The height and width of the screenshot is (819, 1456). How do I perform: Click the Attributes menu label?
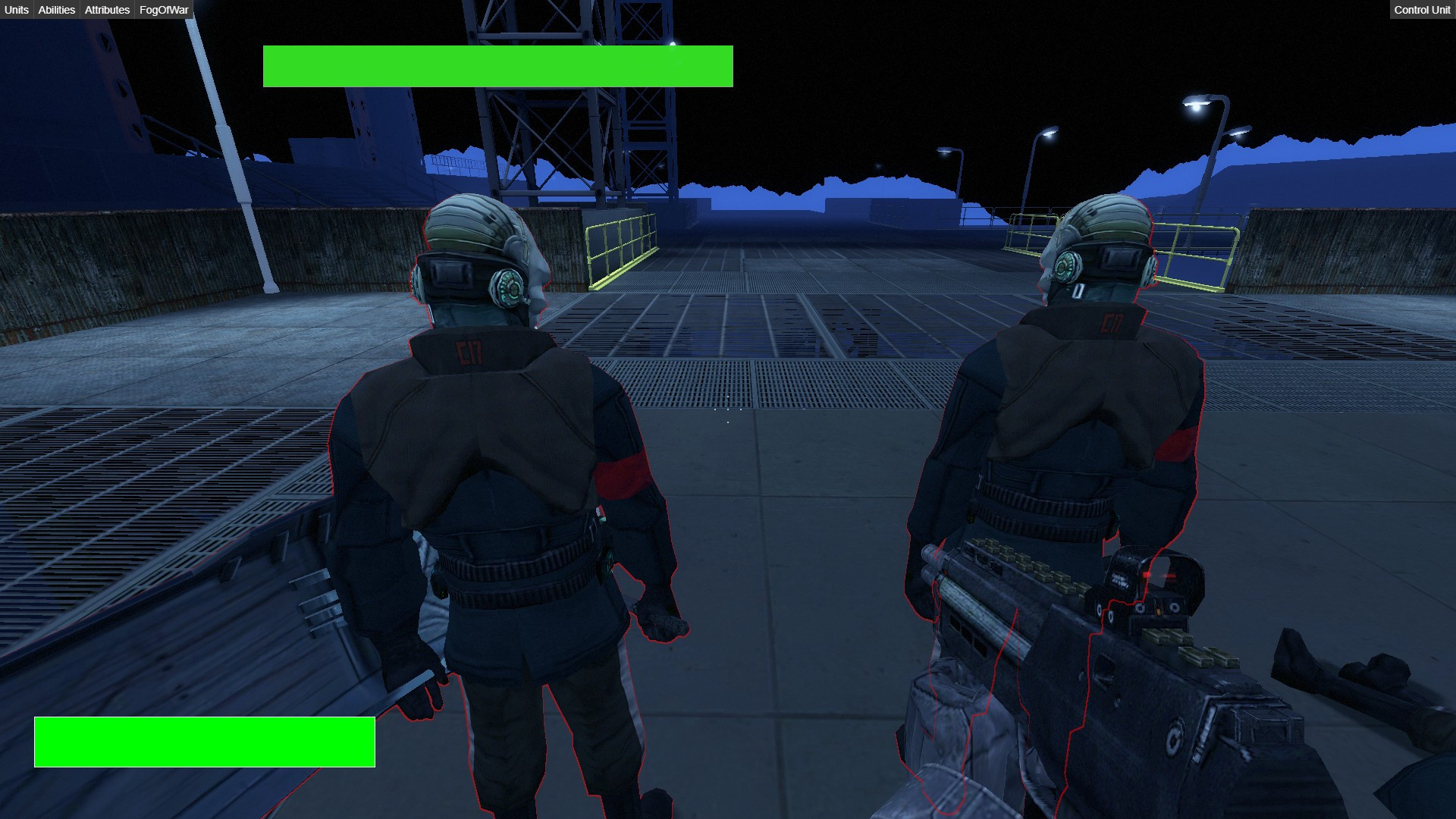105,10
